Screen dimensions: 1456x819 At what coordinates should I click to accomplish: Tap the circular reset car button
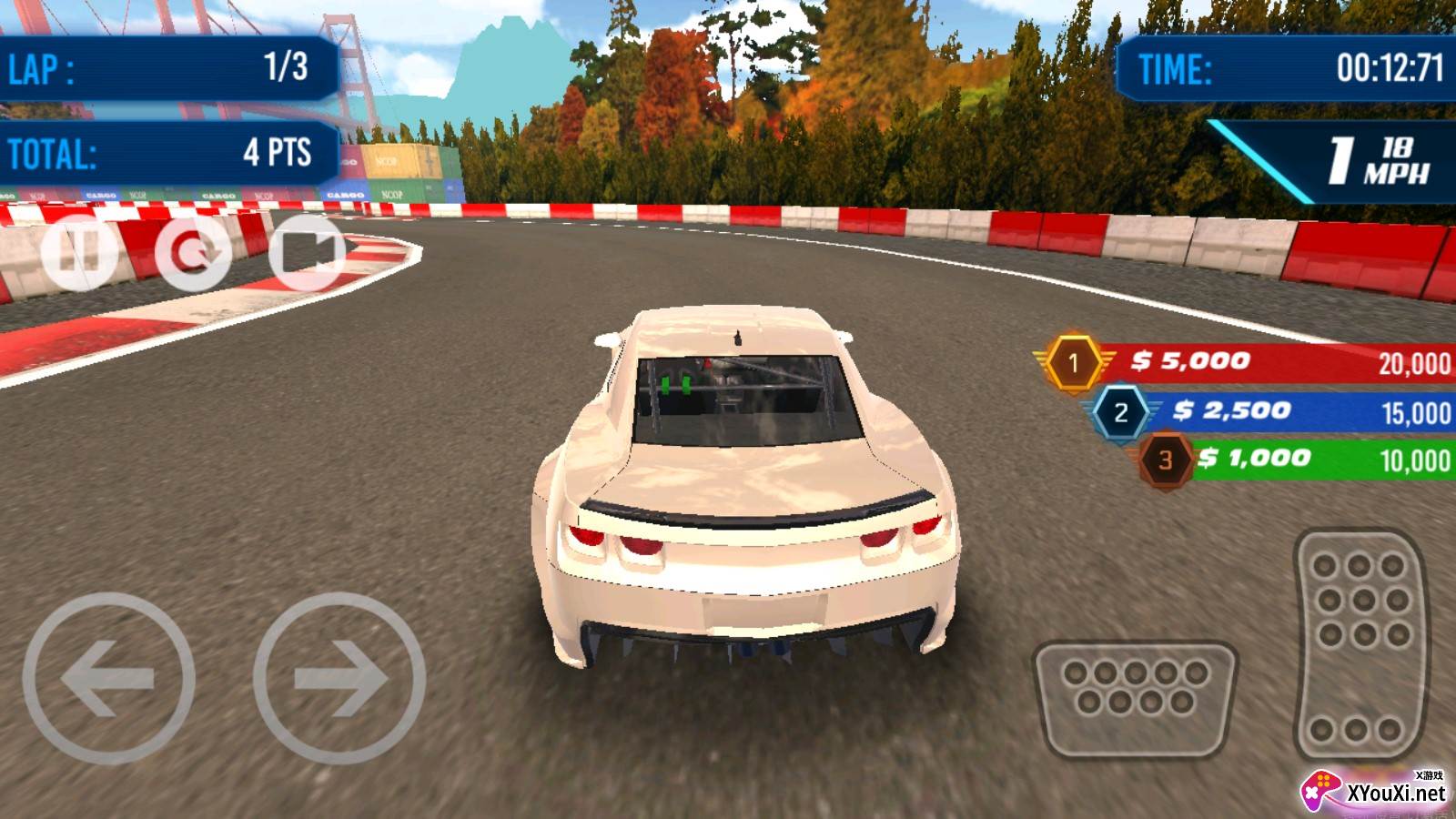193,252
